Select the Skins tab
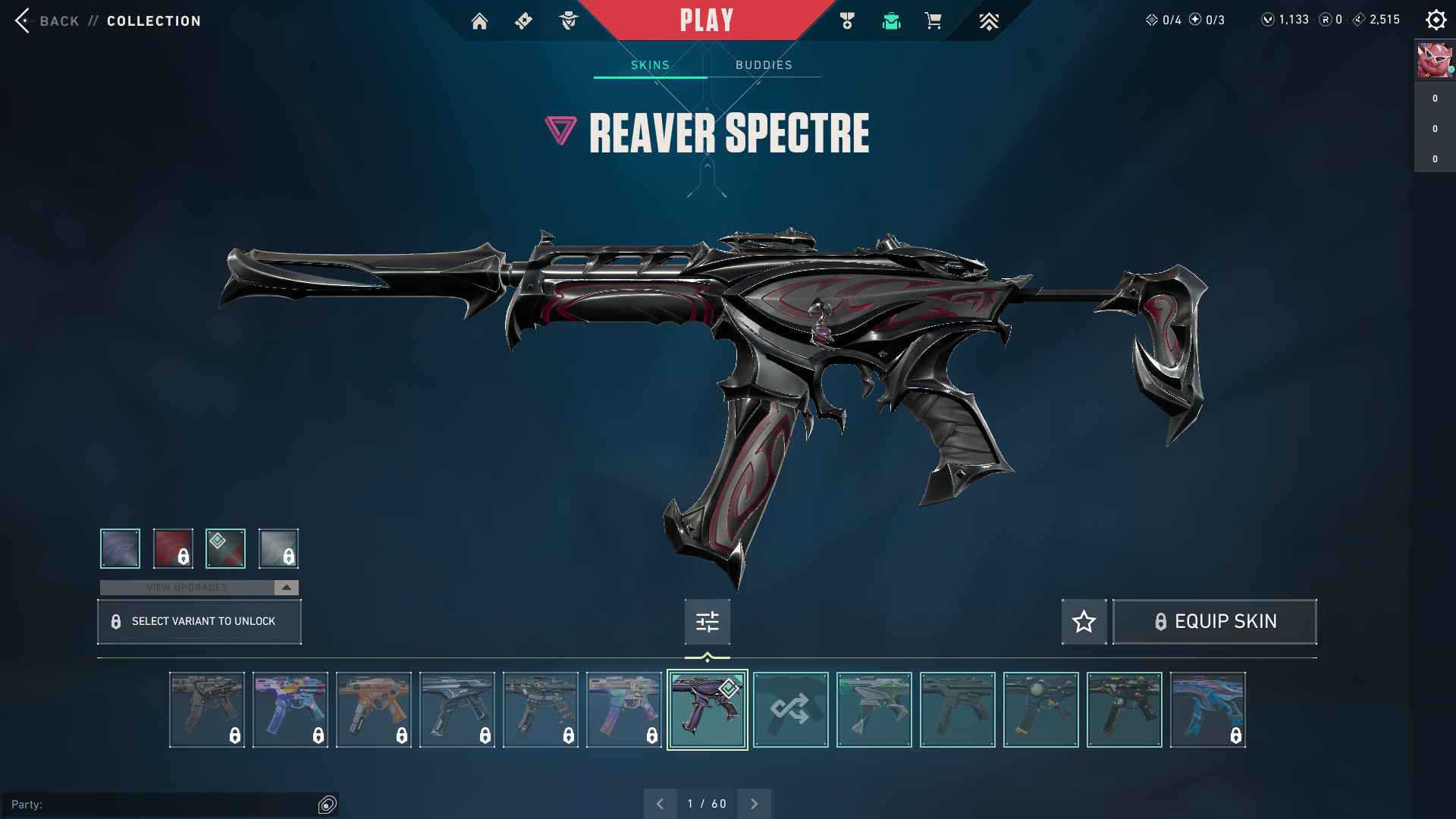The height and width of the screenshot is (819, 1456). tap(650, 65)
